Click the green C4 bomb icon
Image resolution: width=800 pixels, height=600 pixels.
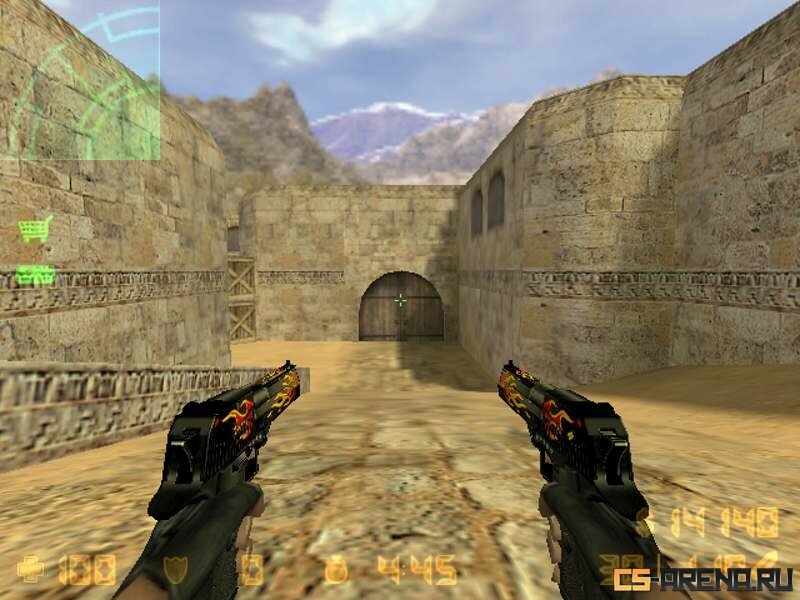click(x=35, y=274)
